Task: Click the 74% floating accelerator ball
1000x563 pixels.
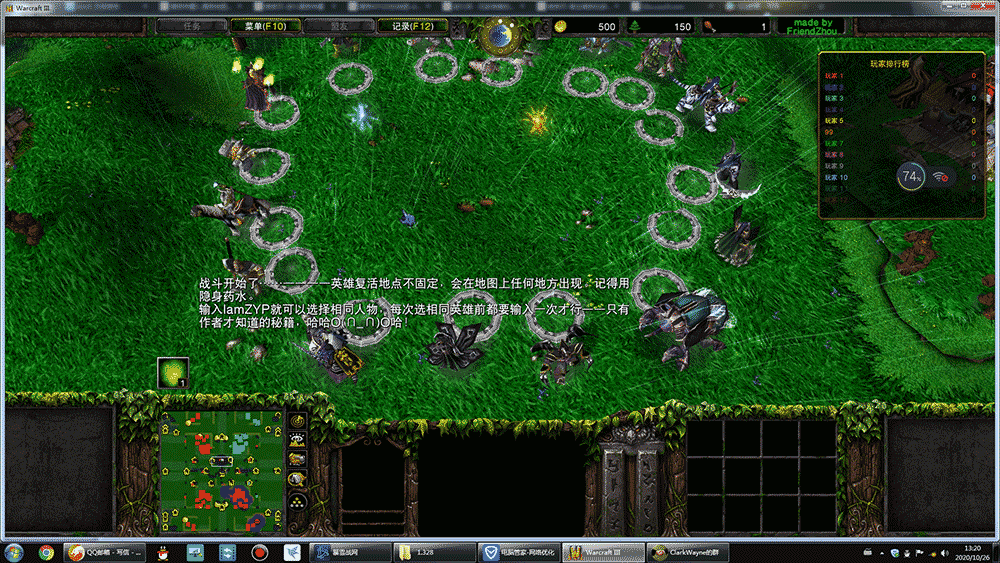Action: pos(911,177)
